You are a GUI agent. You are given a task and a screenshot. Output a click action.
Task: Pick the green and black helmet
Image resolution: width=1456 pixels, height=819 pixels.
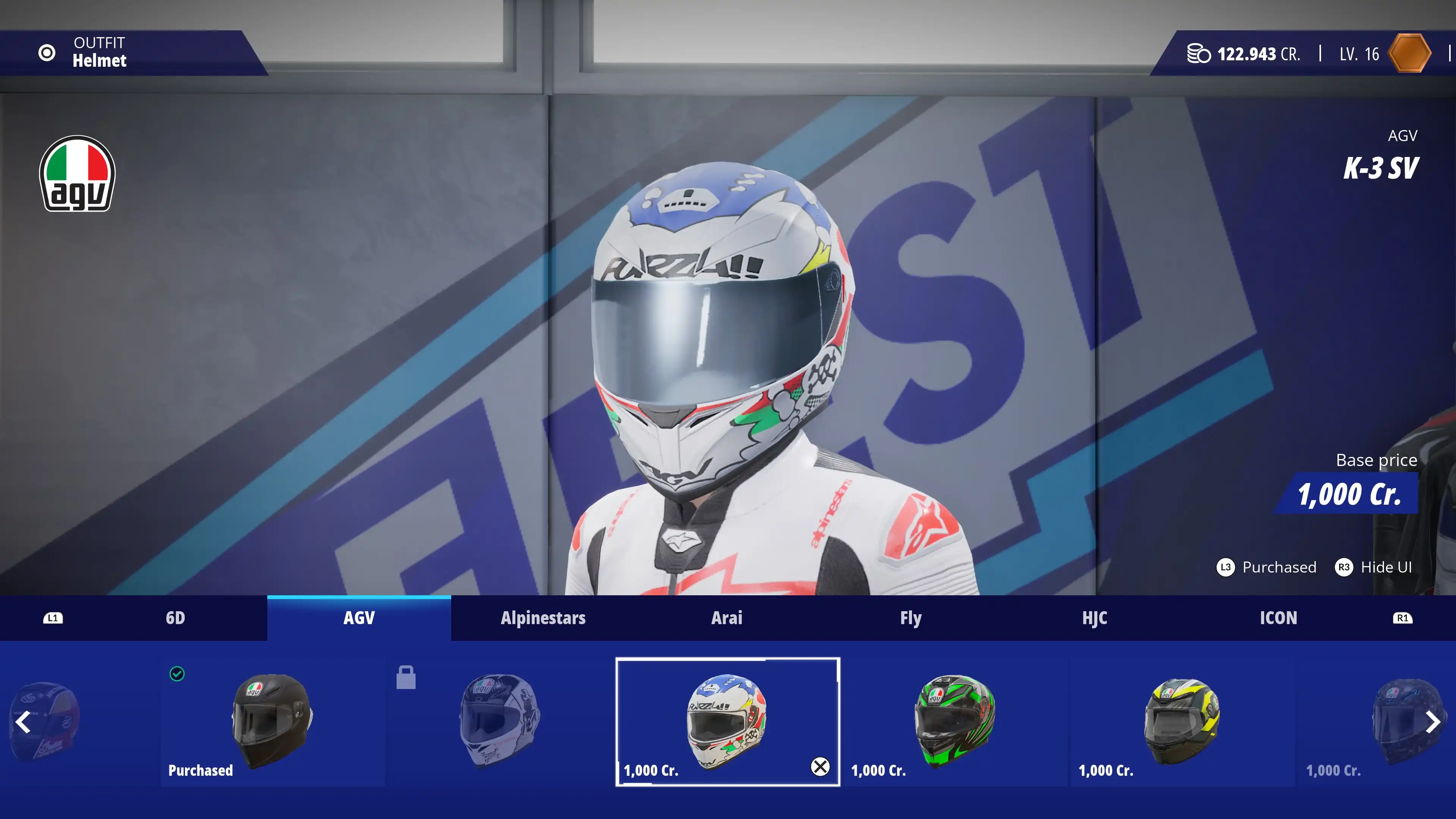(955, 721)
